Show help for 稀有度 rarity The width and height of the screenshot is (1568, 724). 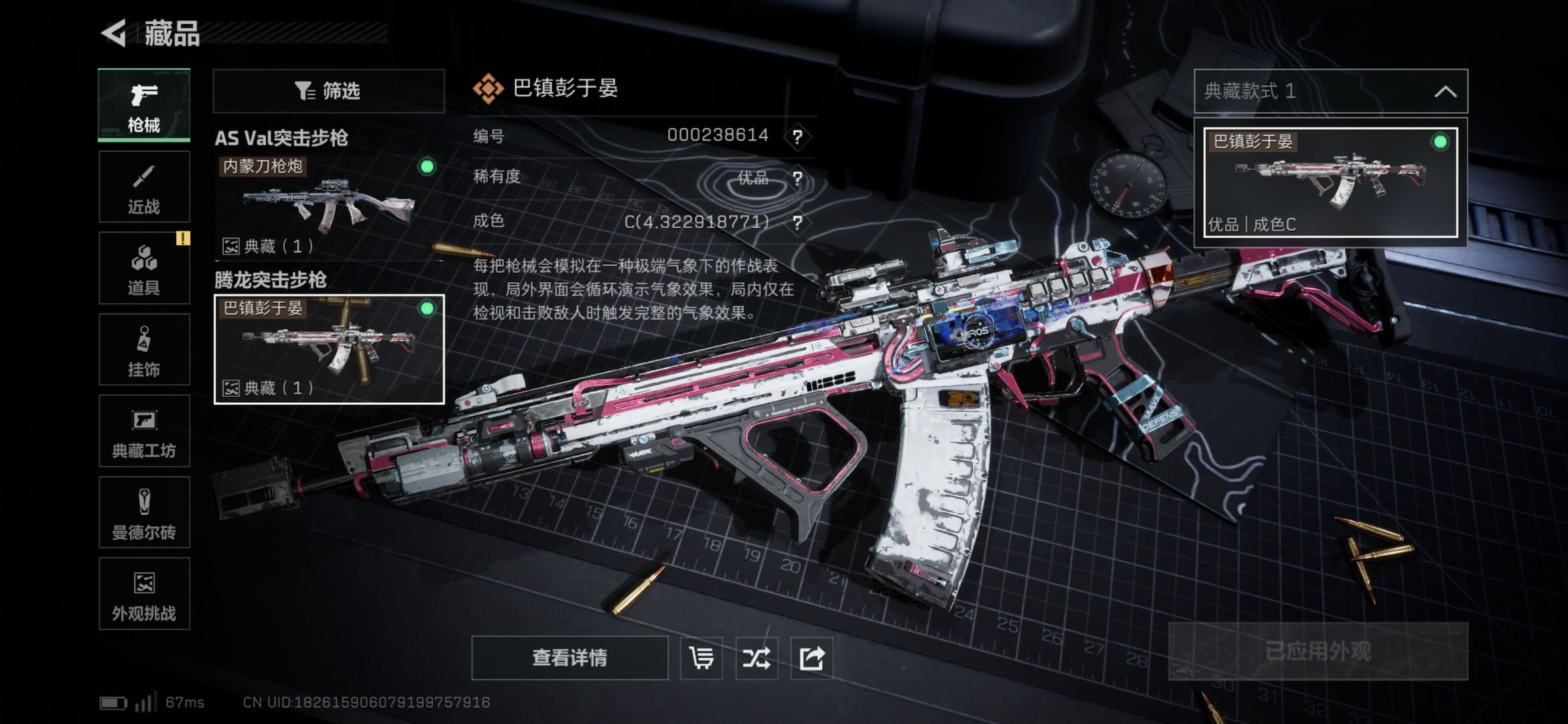(797, 178)
